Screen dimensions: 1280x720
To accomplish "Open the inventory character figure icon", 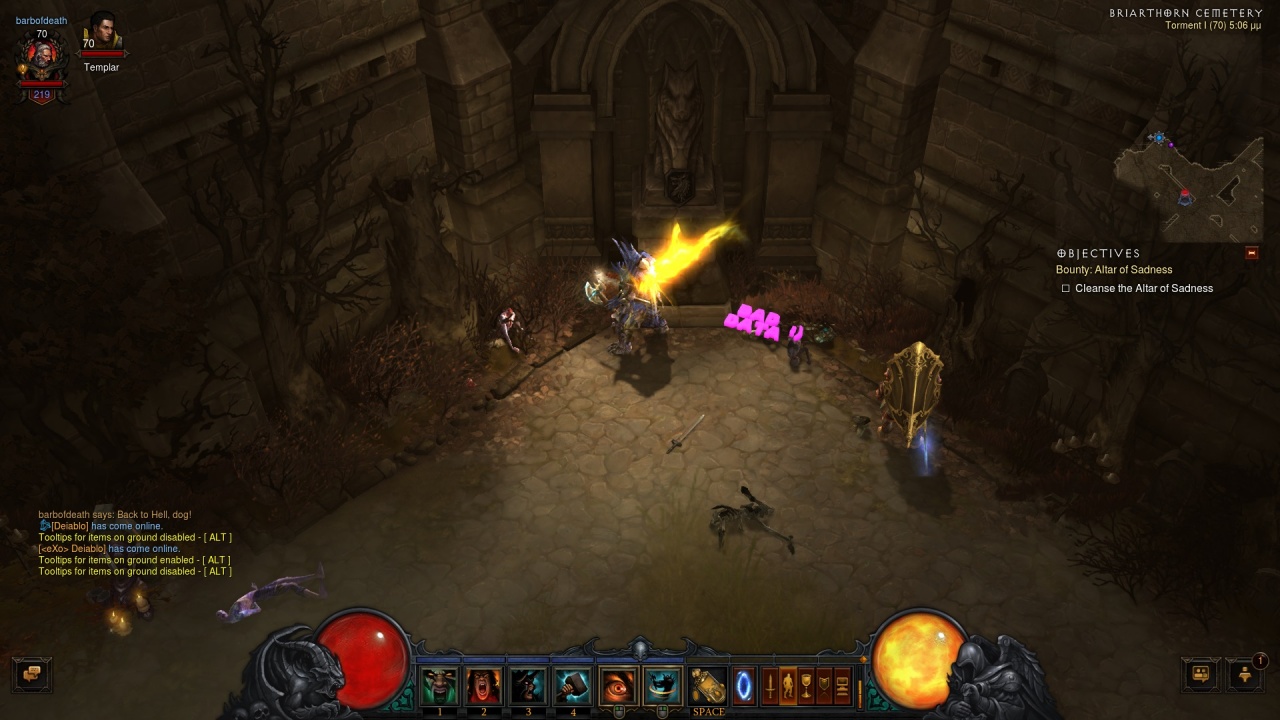I will pos(788,686).
